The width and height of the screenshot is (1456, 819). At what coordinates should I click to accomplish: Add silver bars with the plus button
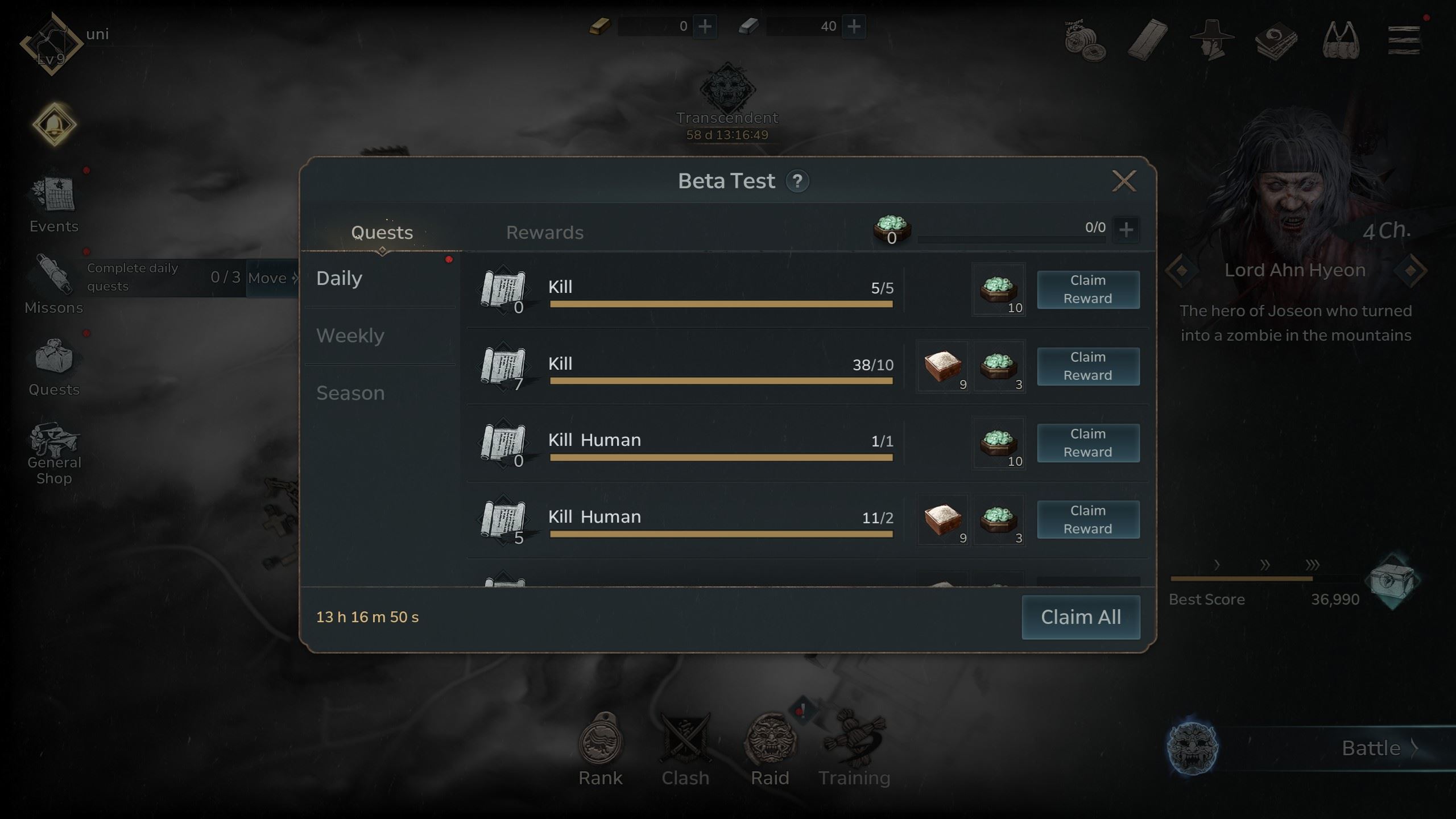[x=854, y=26]
